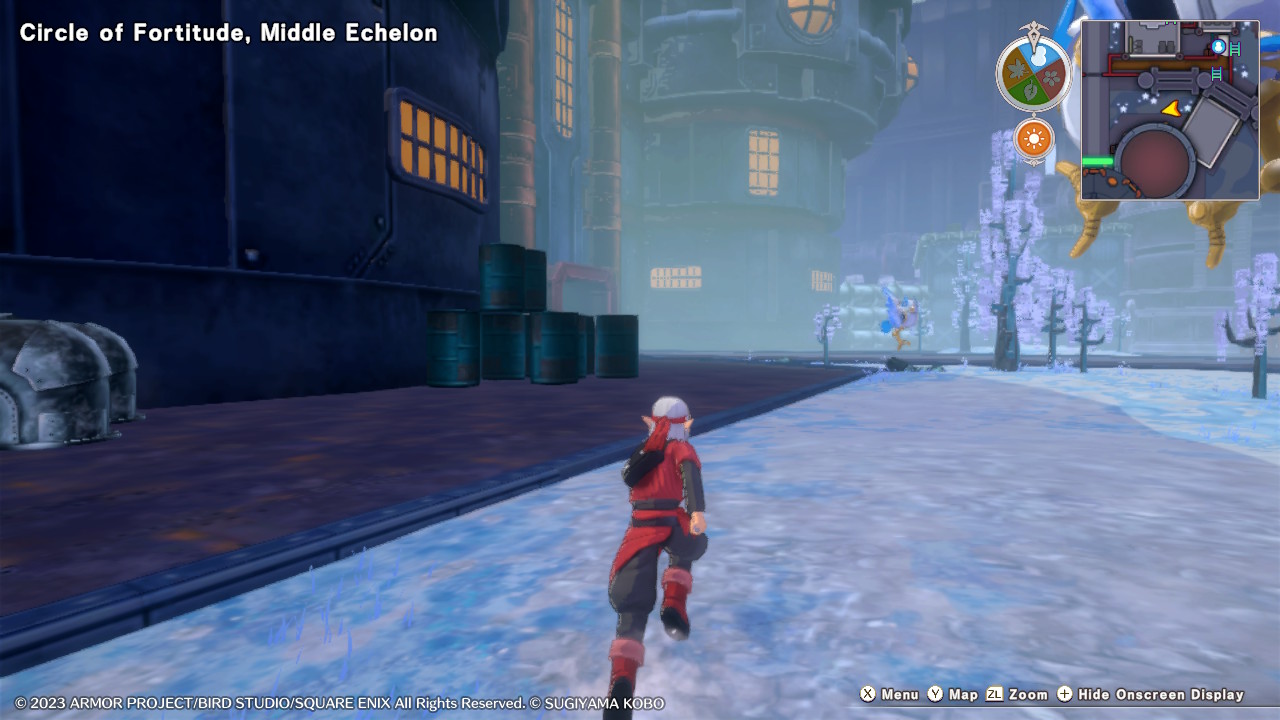
Task: Click the X button icon beside Menu
Action: (x=870, y=694)
